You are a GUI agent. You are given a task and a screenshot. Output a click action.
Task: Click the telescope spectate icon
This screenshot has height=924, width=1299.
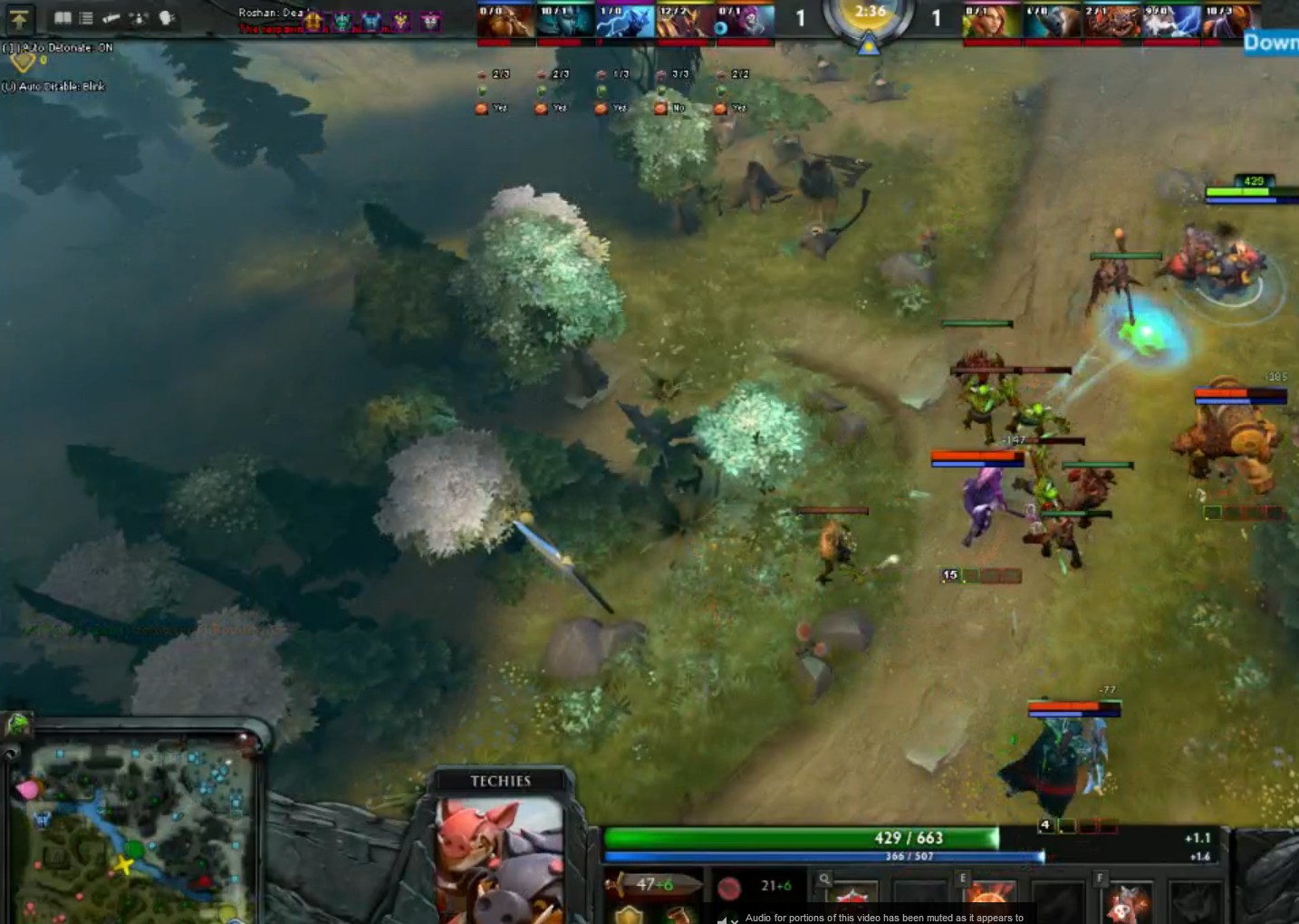111,17
